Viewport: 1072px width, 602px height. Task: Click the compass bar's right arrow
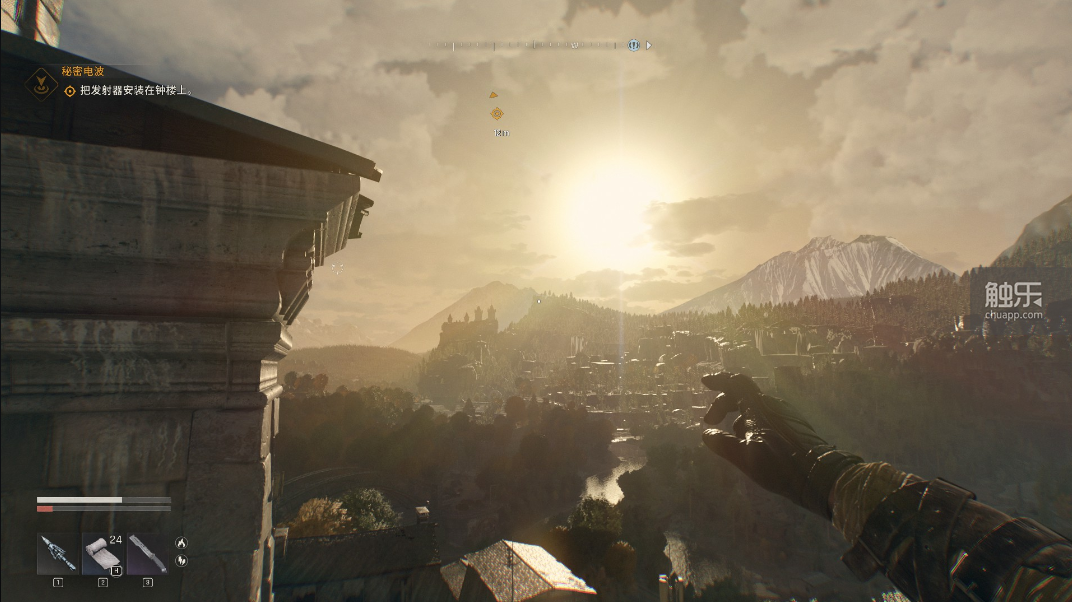649,45
